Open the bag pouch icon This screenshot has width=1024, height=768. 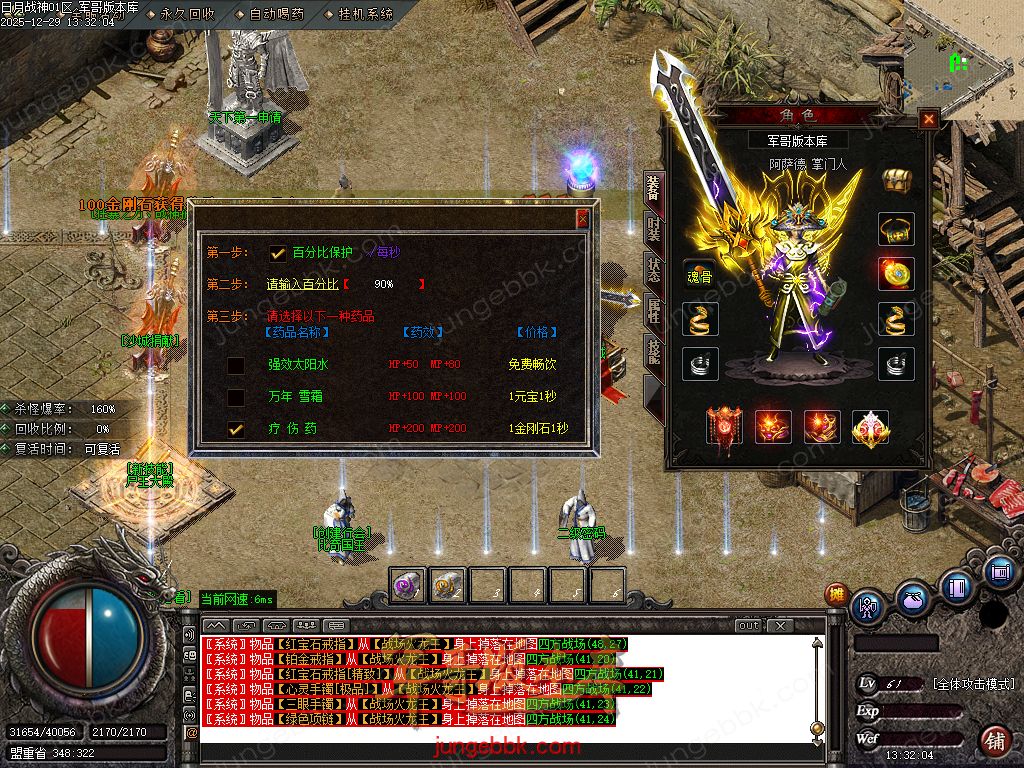coord(911,602)
